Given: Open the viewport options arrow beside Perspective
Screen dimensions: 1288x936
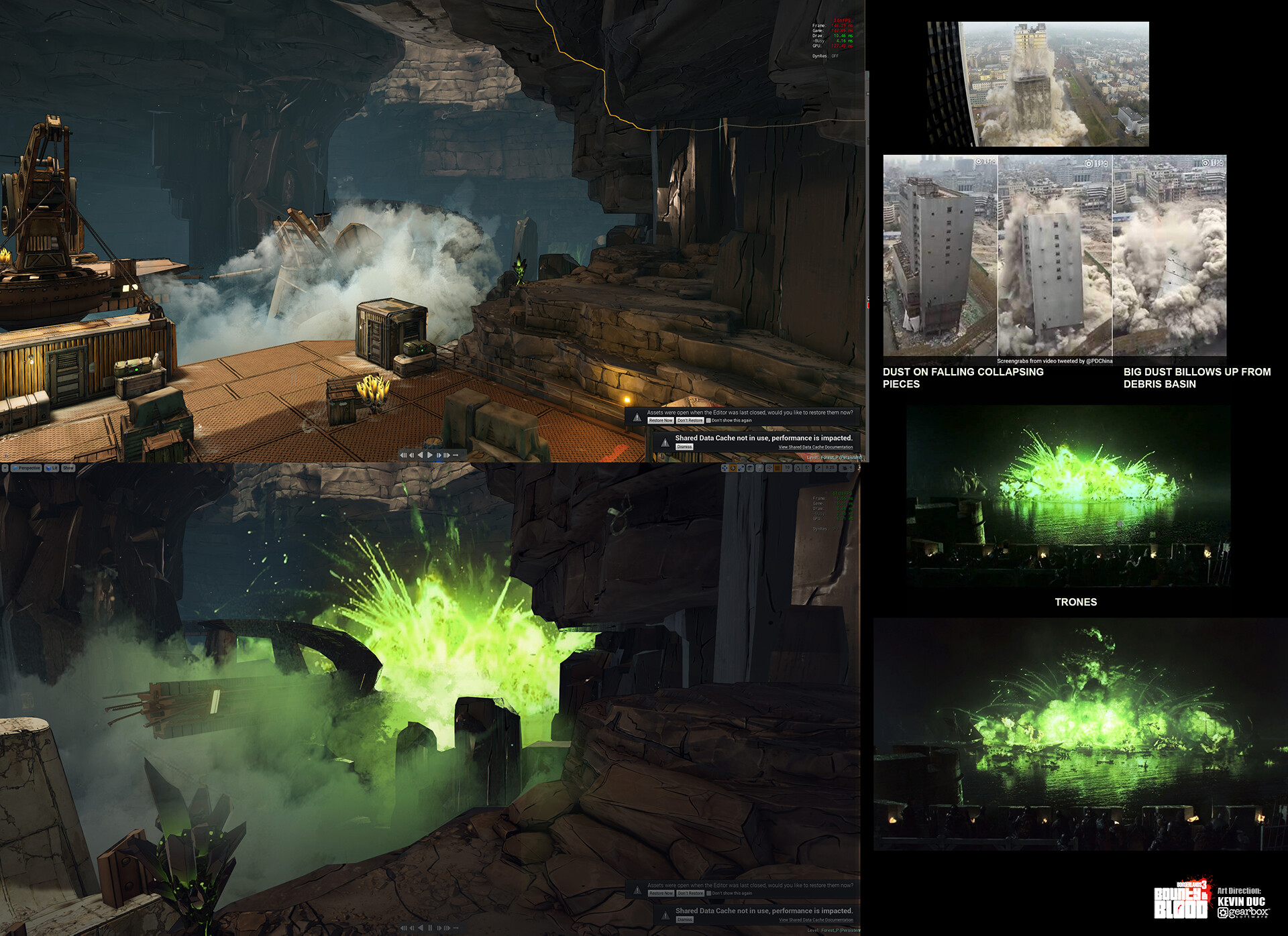Looking at the screenshot, I should pos(5,468).
